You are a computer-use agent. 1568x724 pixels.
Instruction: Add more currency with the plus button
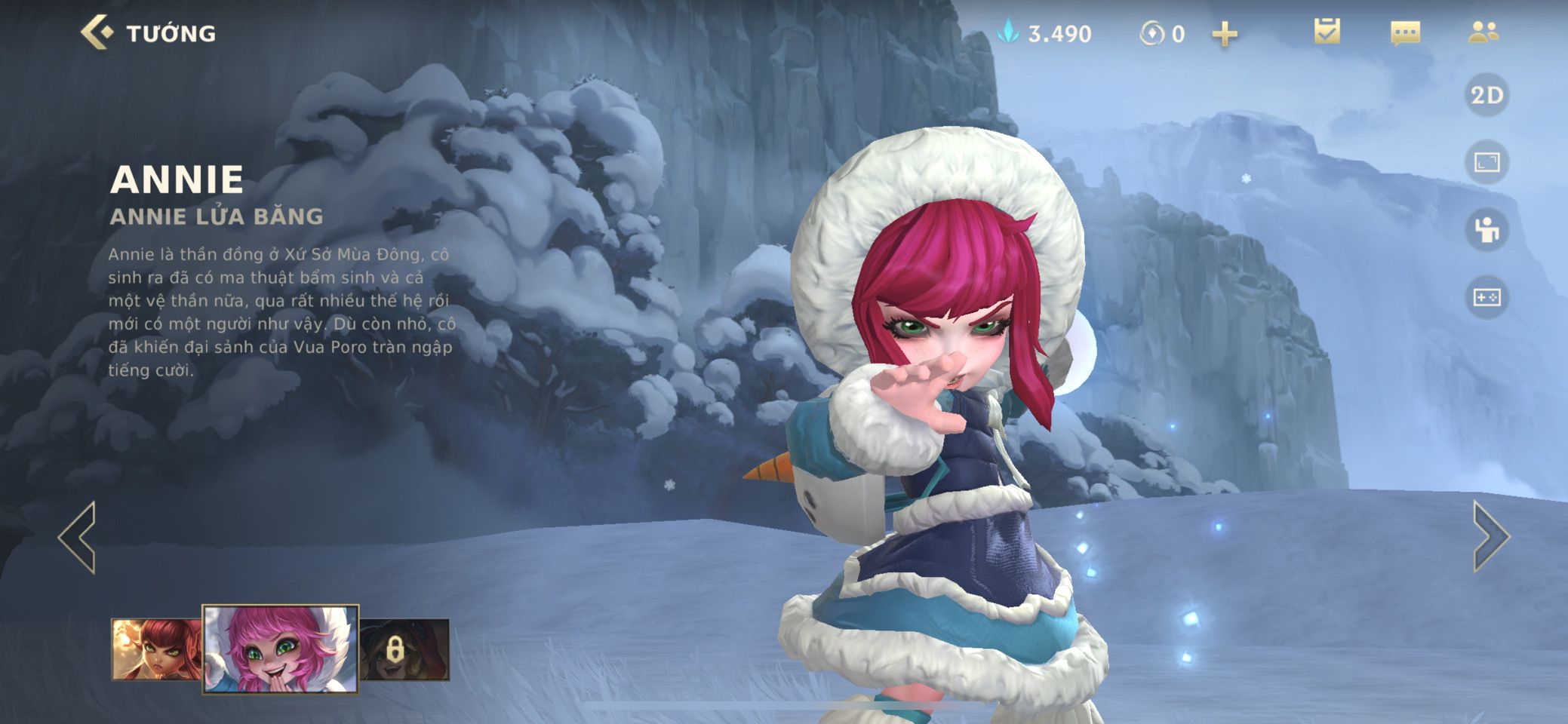coord(1225,34)
